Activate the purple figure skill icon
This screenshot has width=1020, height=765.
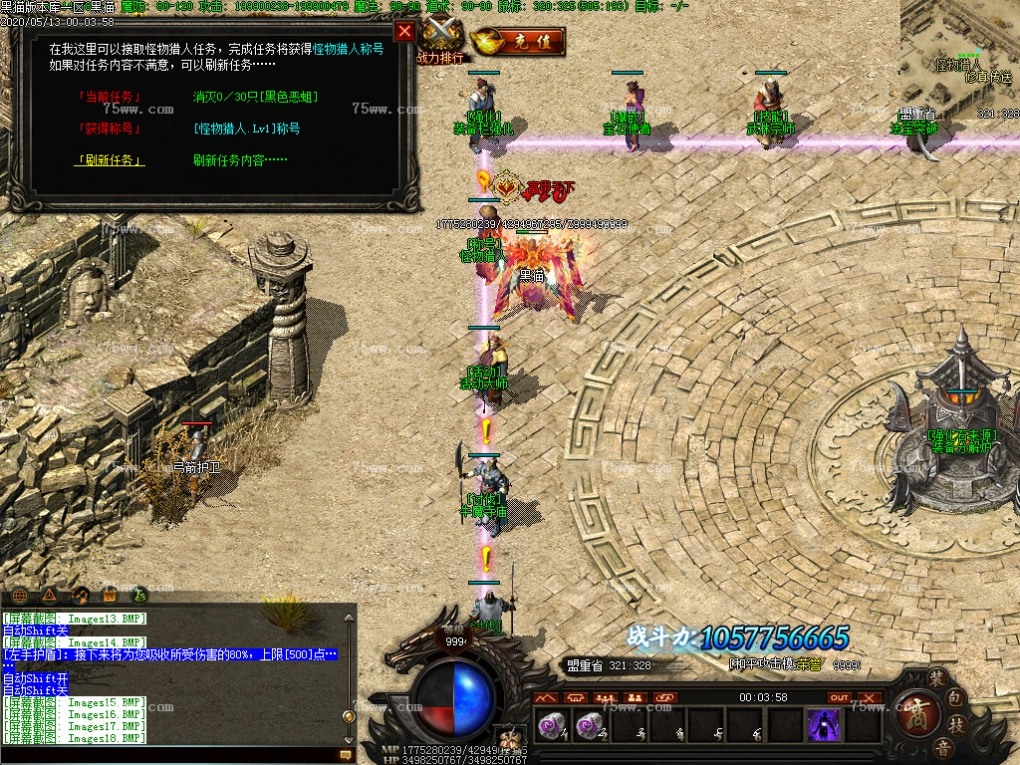(824, 724)
